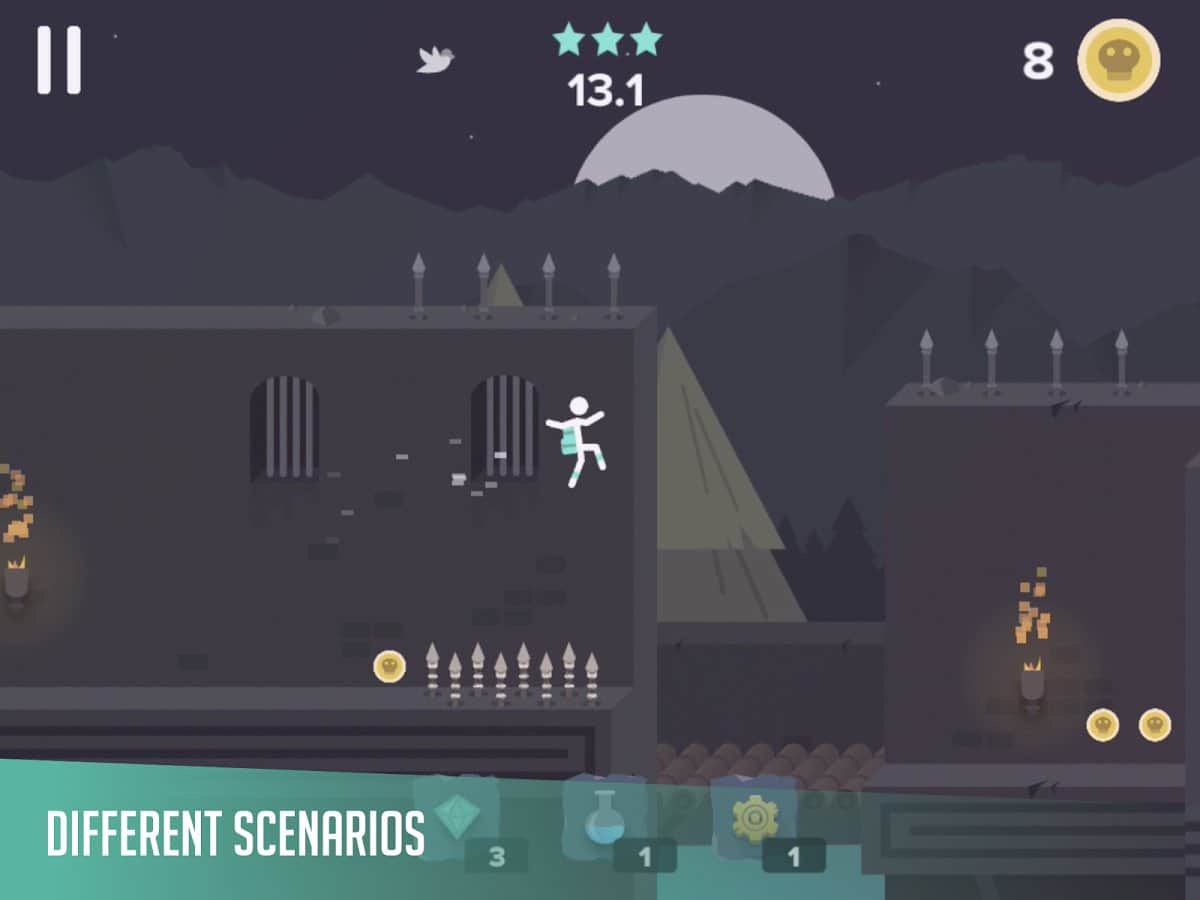
Task: Use the green gem power-up
Action: coord(457,819)
